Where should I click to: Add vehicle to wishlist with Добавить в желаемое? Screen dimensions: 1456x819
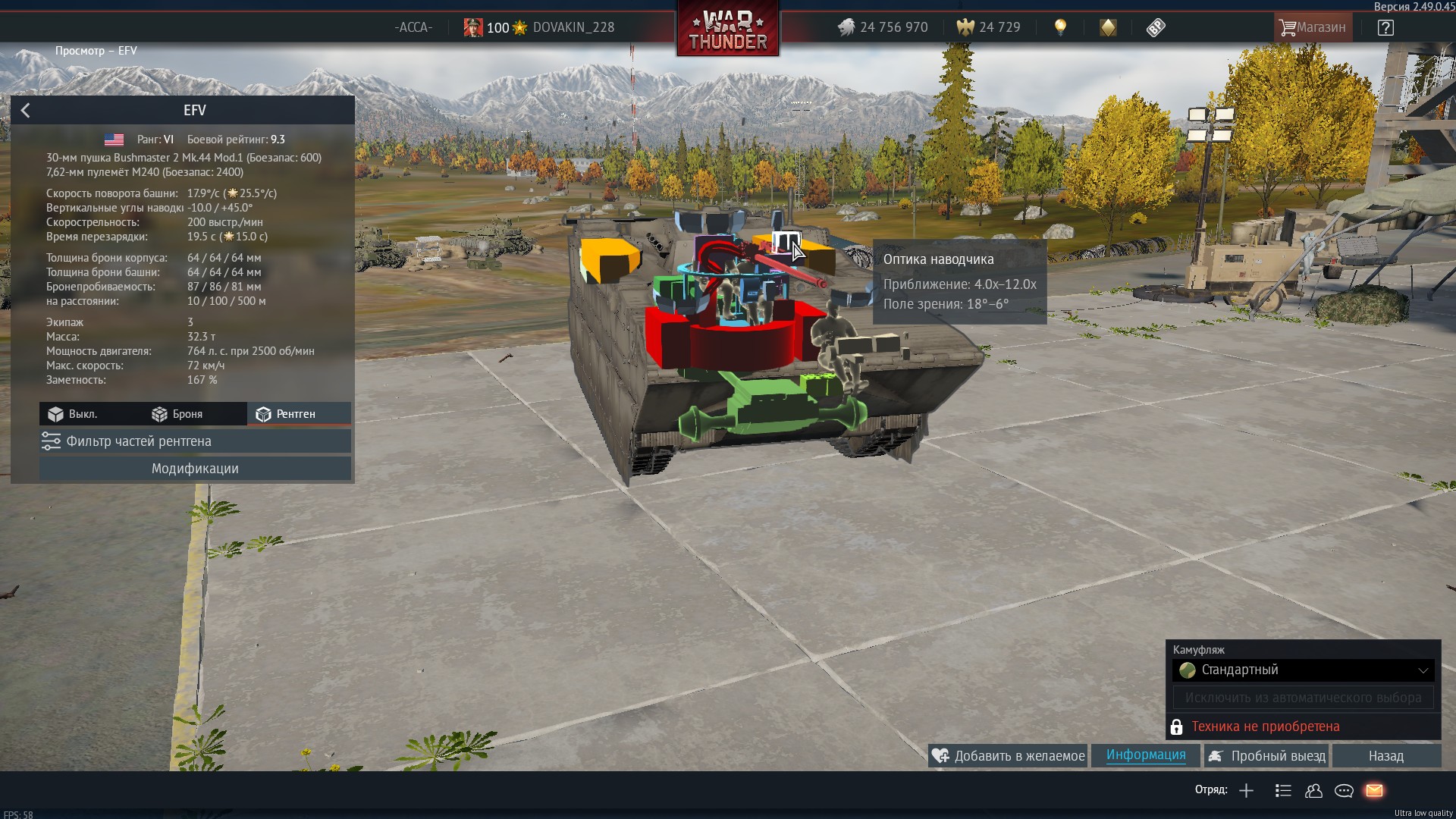(1009, 756)
